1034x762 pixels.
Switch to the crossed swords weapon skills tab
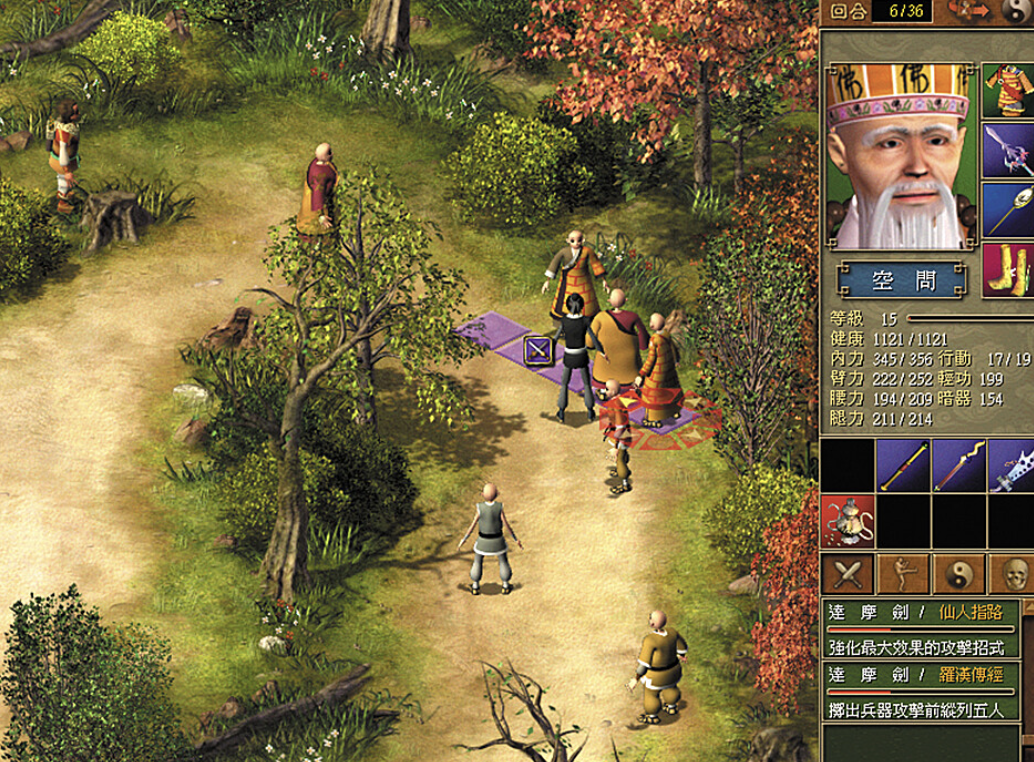point(847,574)
